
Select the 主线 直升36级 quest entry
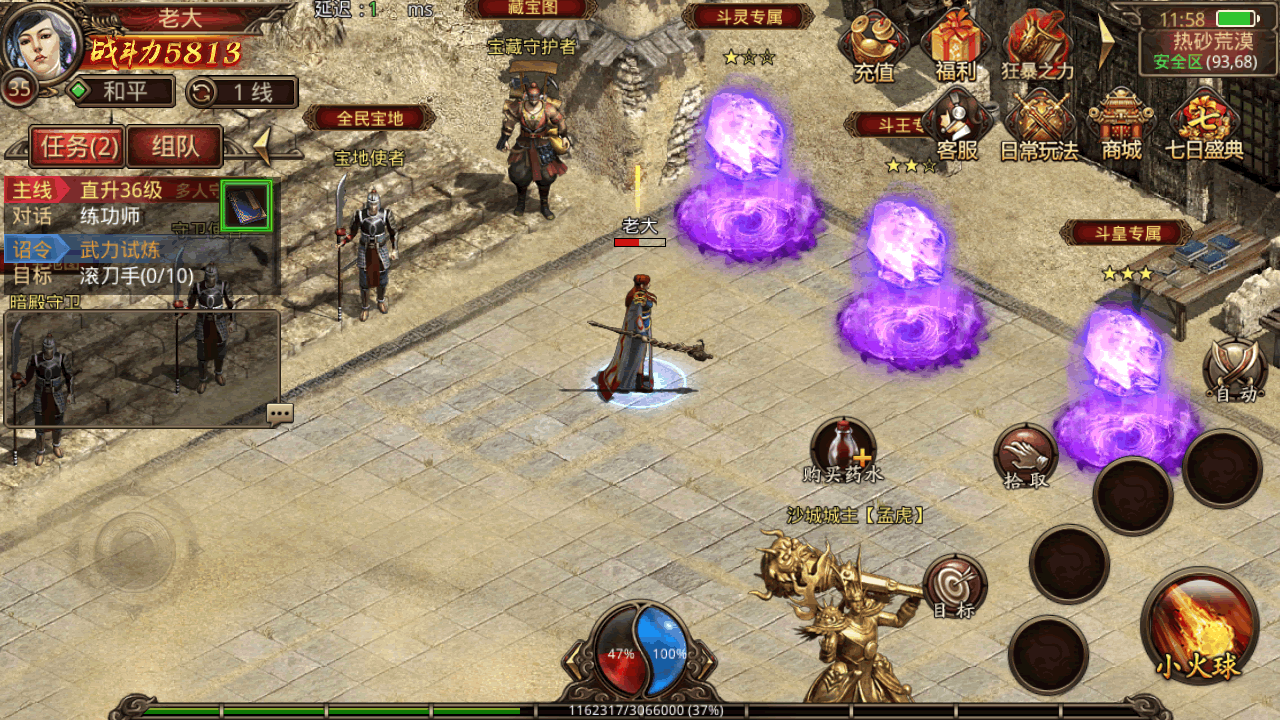[x=110, y=190]
